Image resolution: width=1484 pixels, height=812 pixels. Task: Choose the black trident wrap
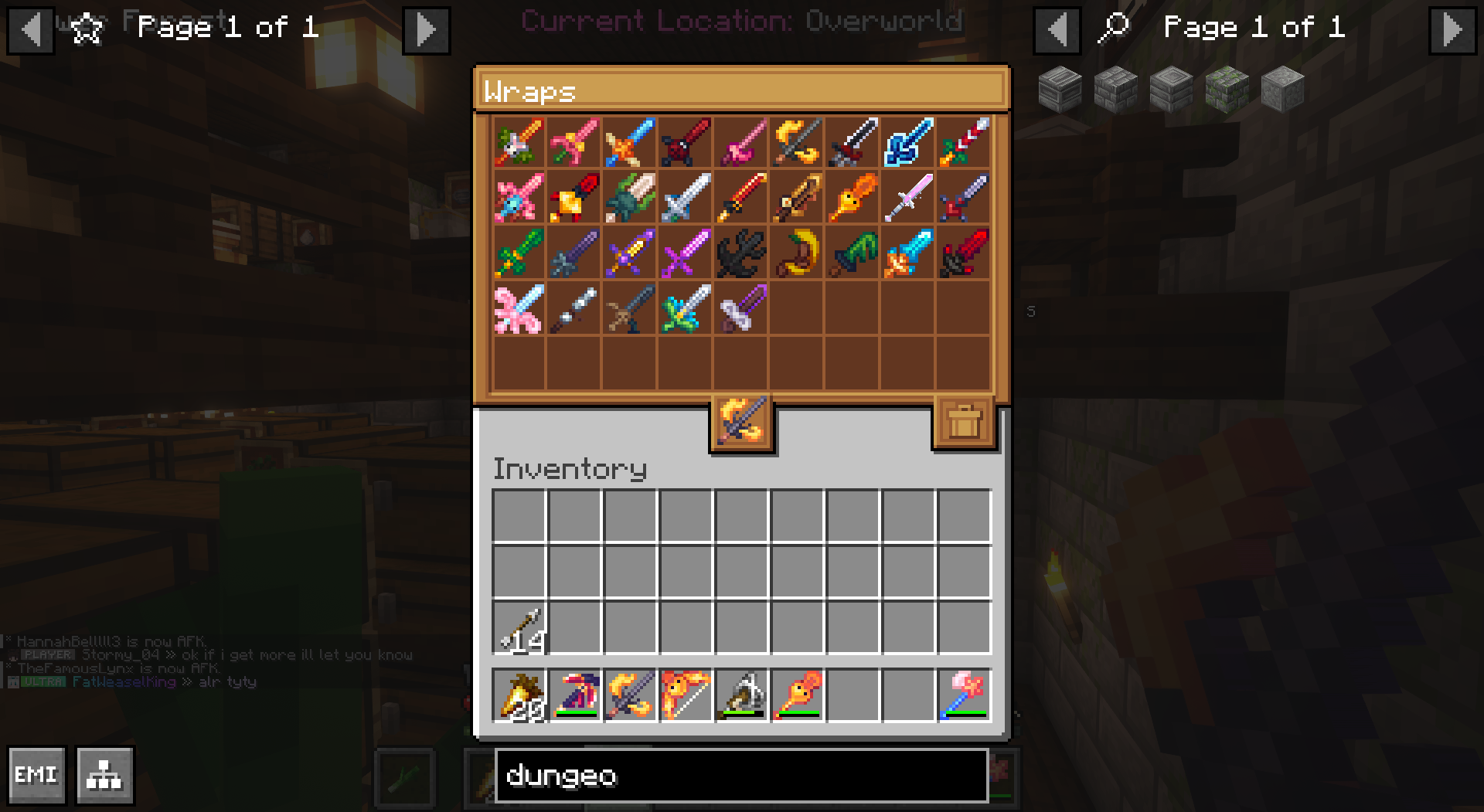(741, 253)
